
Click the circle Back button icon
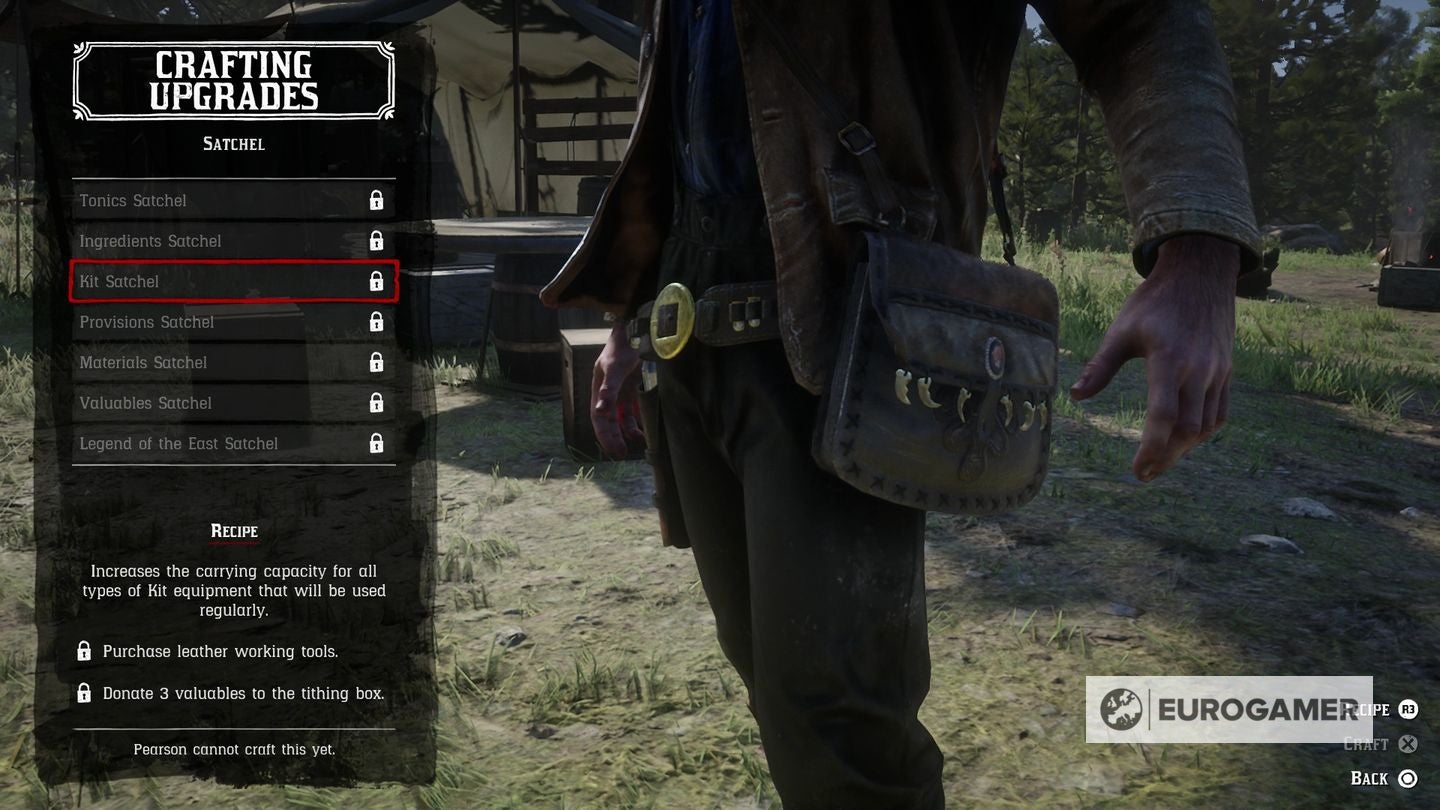(x=1407, y=778)
